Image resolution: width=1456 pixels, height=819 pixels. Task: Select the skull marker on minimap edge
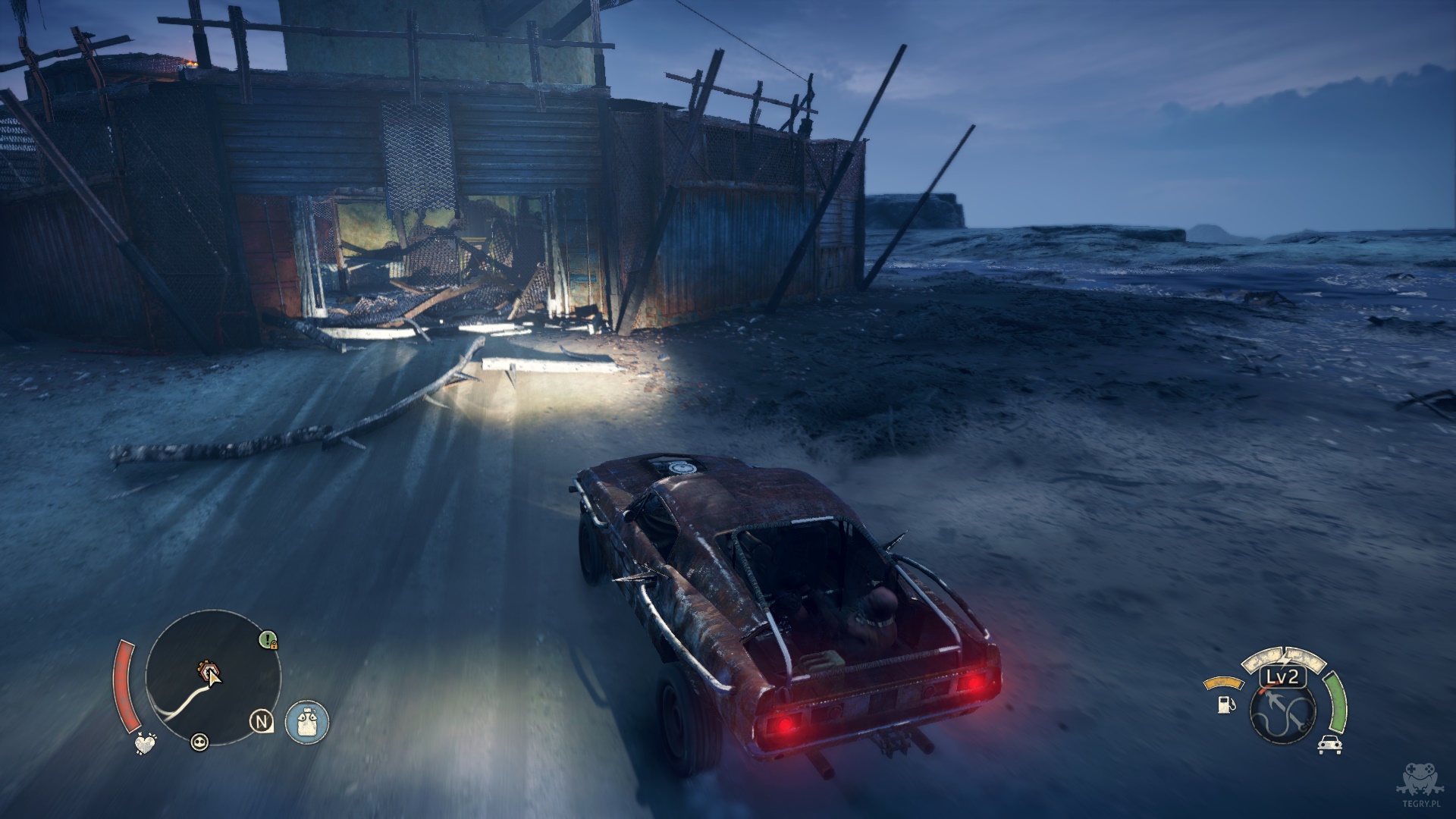click(x=199, y=742)
